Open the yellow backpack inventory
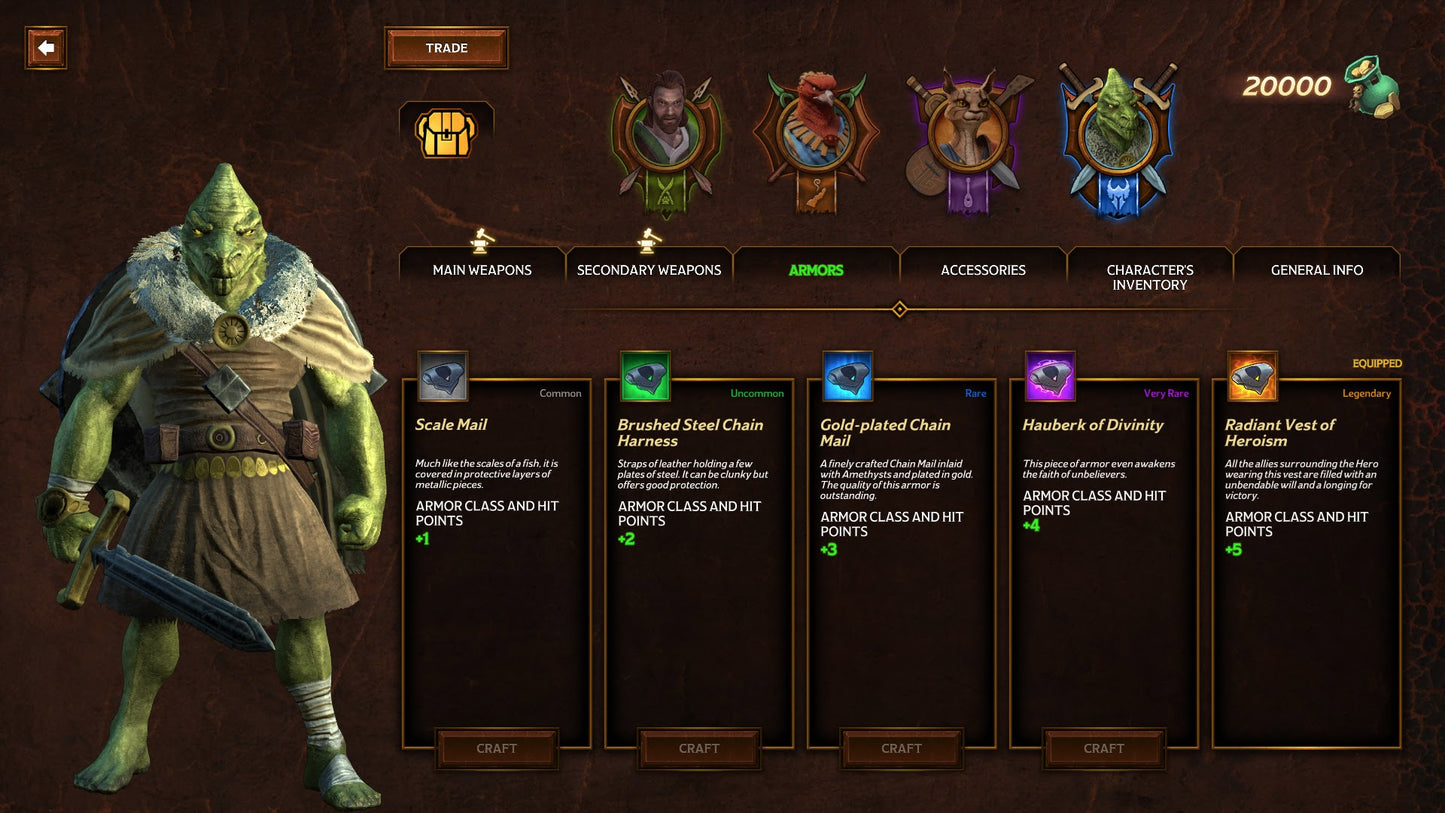 [446, 133]
